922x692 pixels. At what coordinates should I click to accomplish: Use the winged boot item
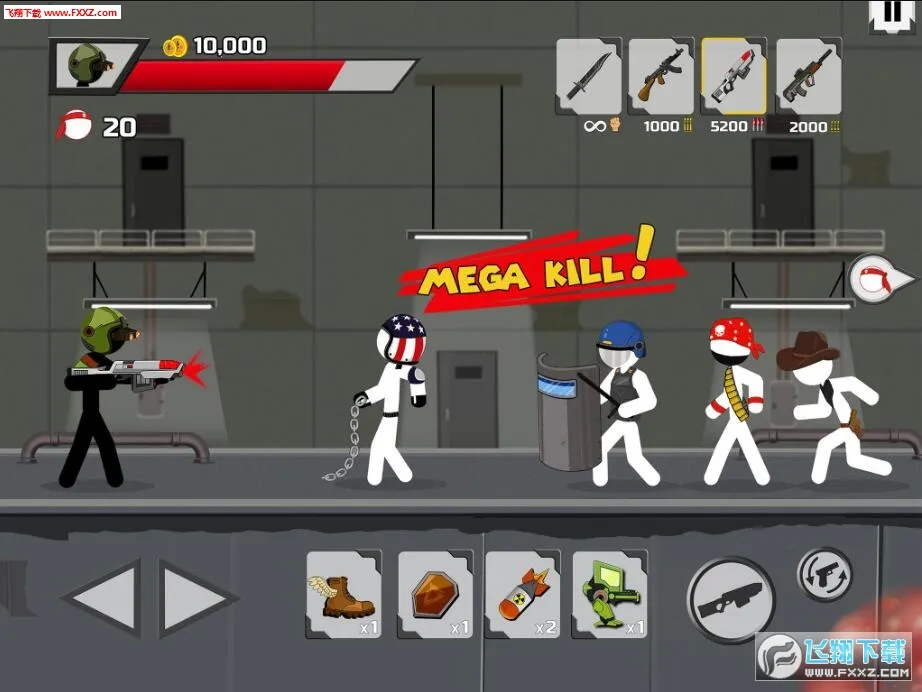tap(344, 594)
